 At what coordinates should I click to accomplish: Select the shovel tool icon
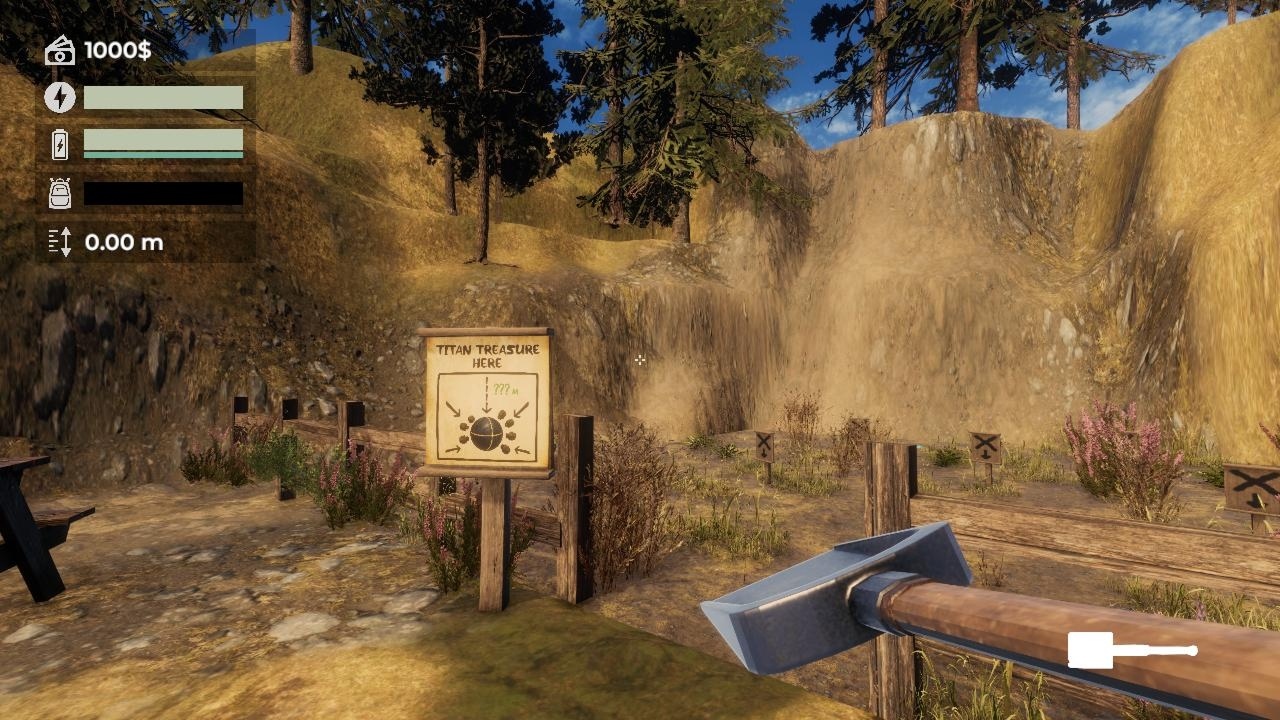[1131, 650]
